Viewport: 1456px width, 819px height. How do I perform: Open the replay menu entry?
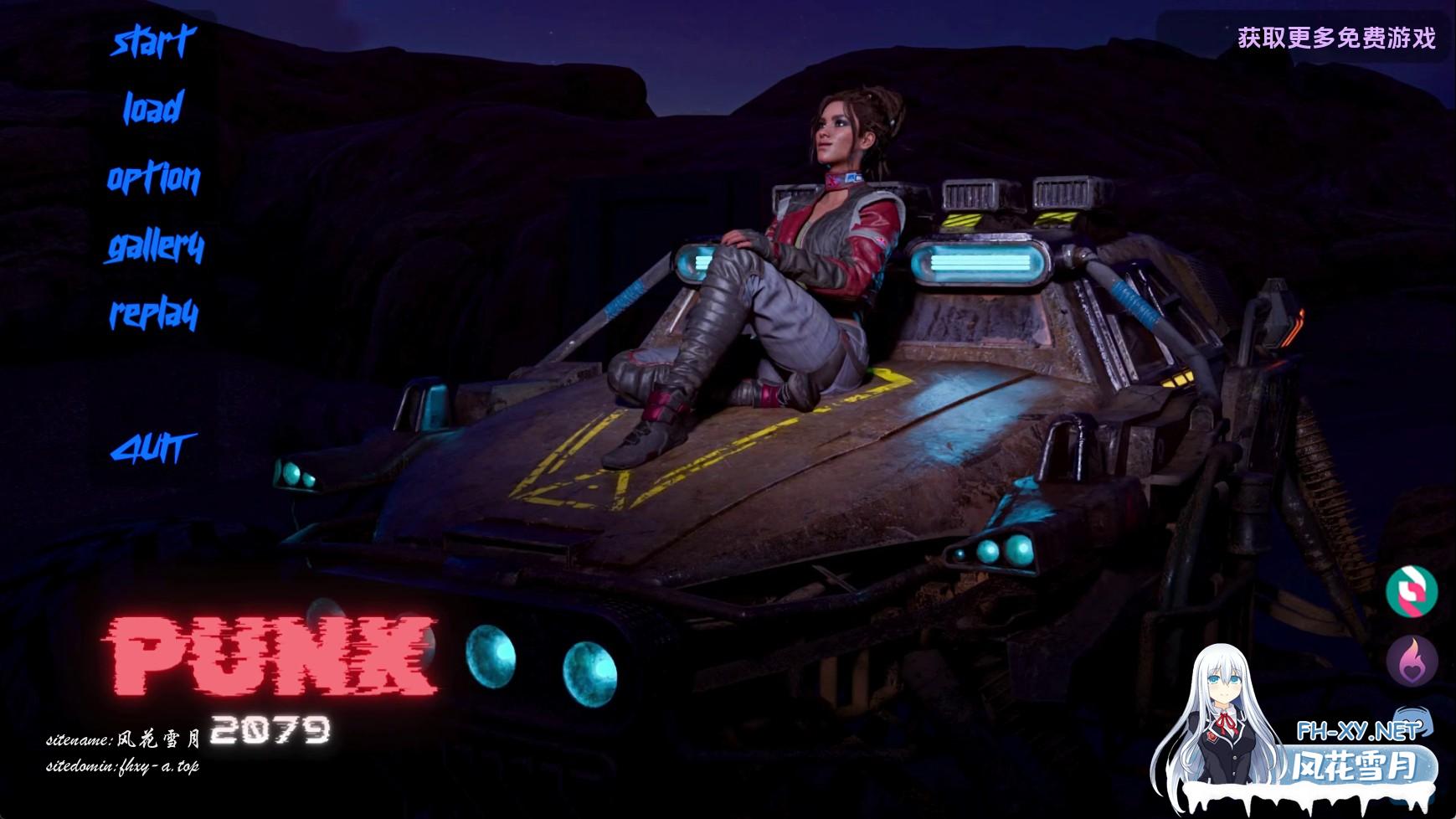coord(154,314)
